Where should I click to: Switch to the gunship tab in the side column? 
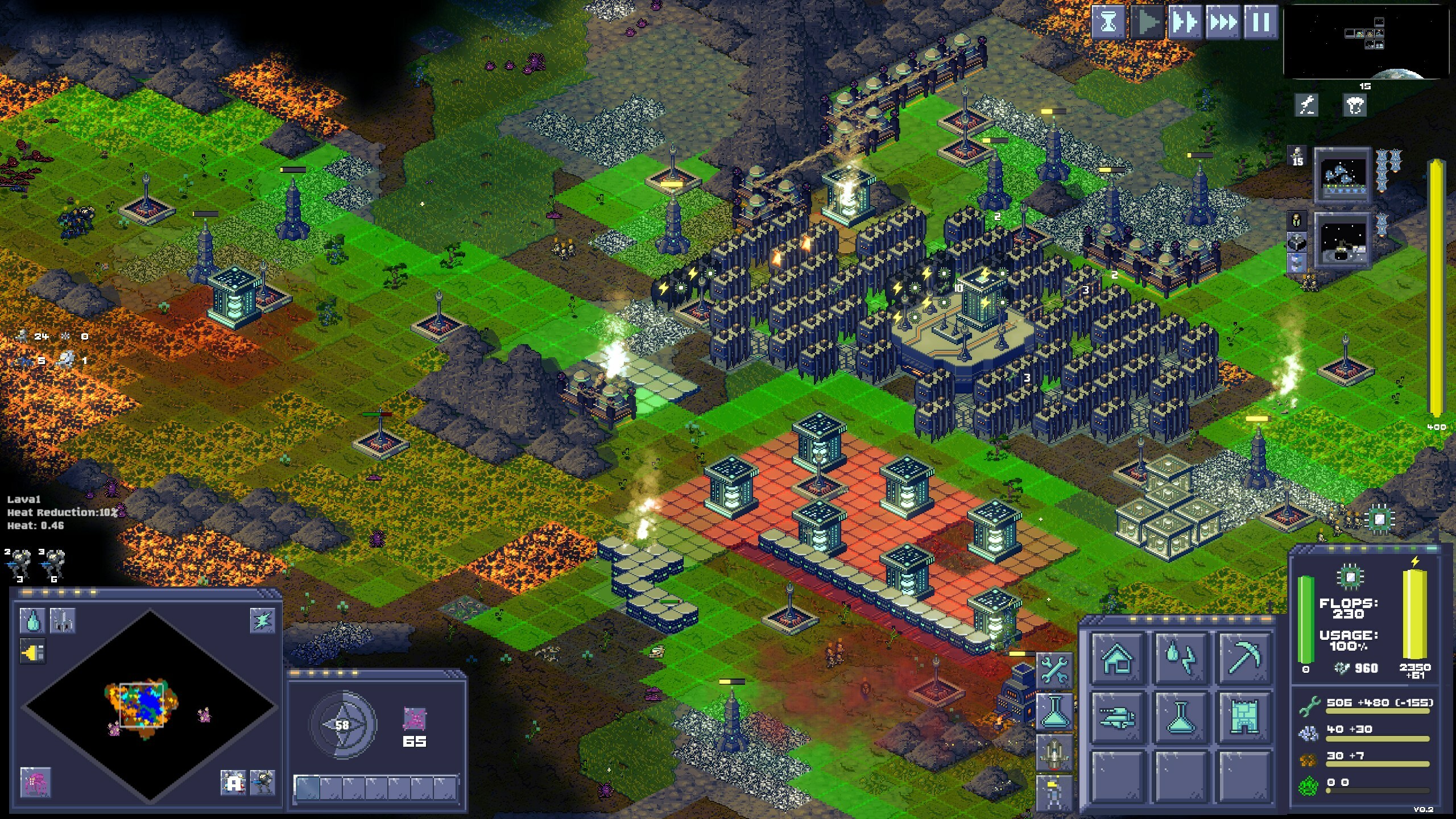tap(1054, 754)
